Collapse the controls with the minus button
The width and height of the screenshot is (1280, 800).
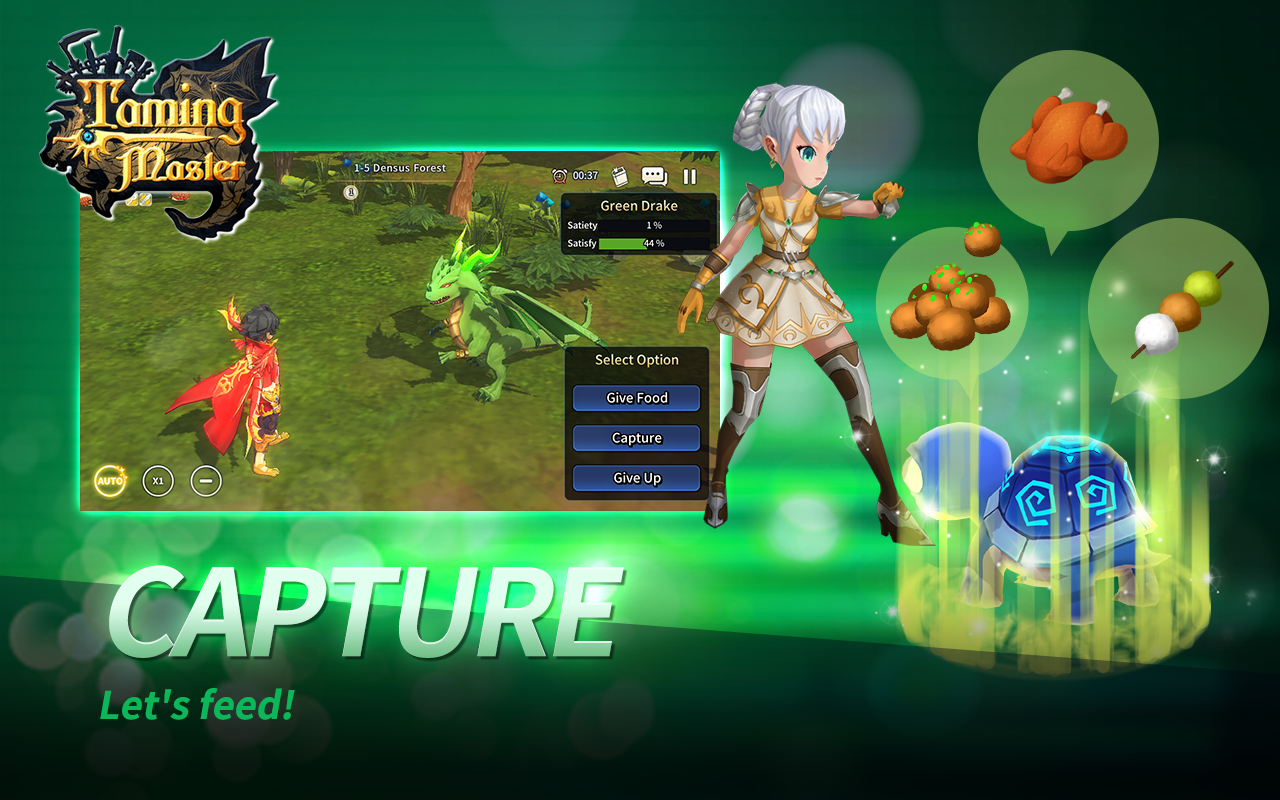coord(207,481)
